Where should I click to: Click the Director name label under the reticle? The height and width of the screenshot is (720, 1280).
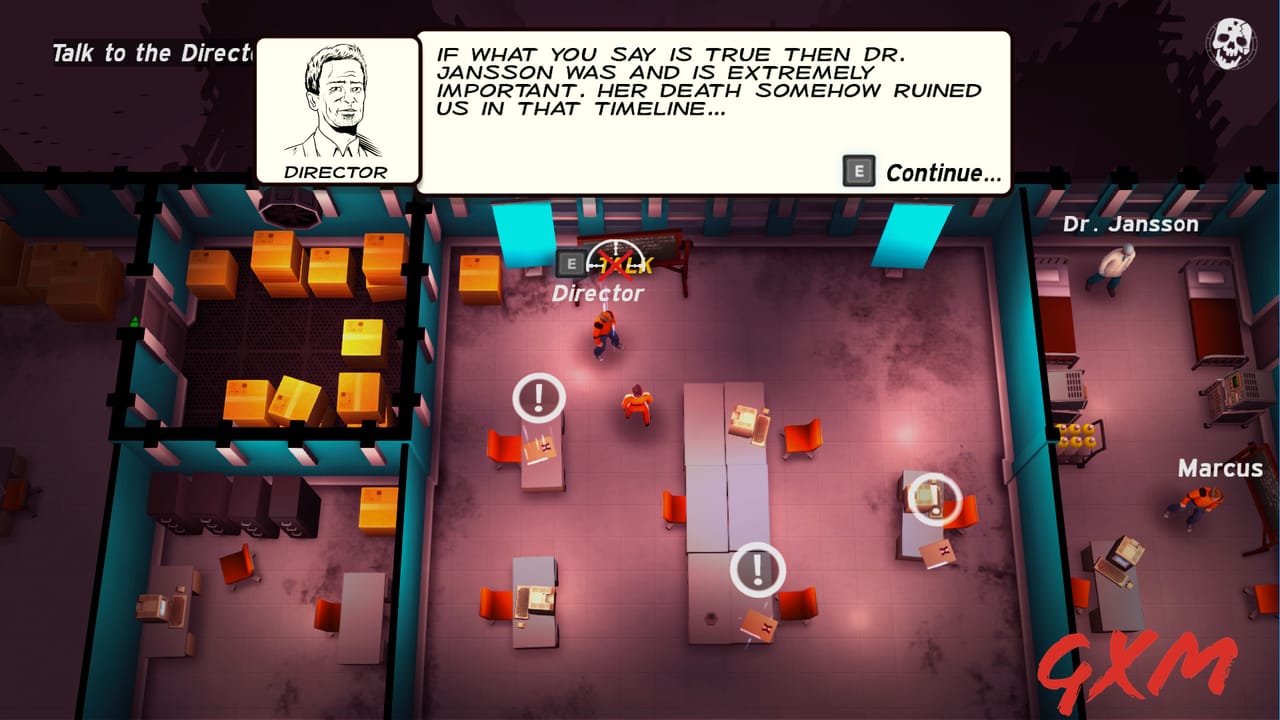click(598, 293)
